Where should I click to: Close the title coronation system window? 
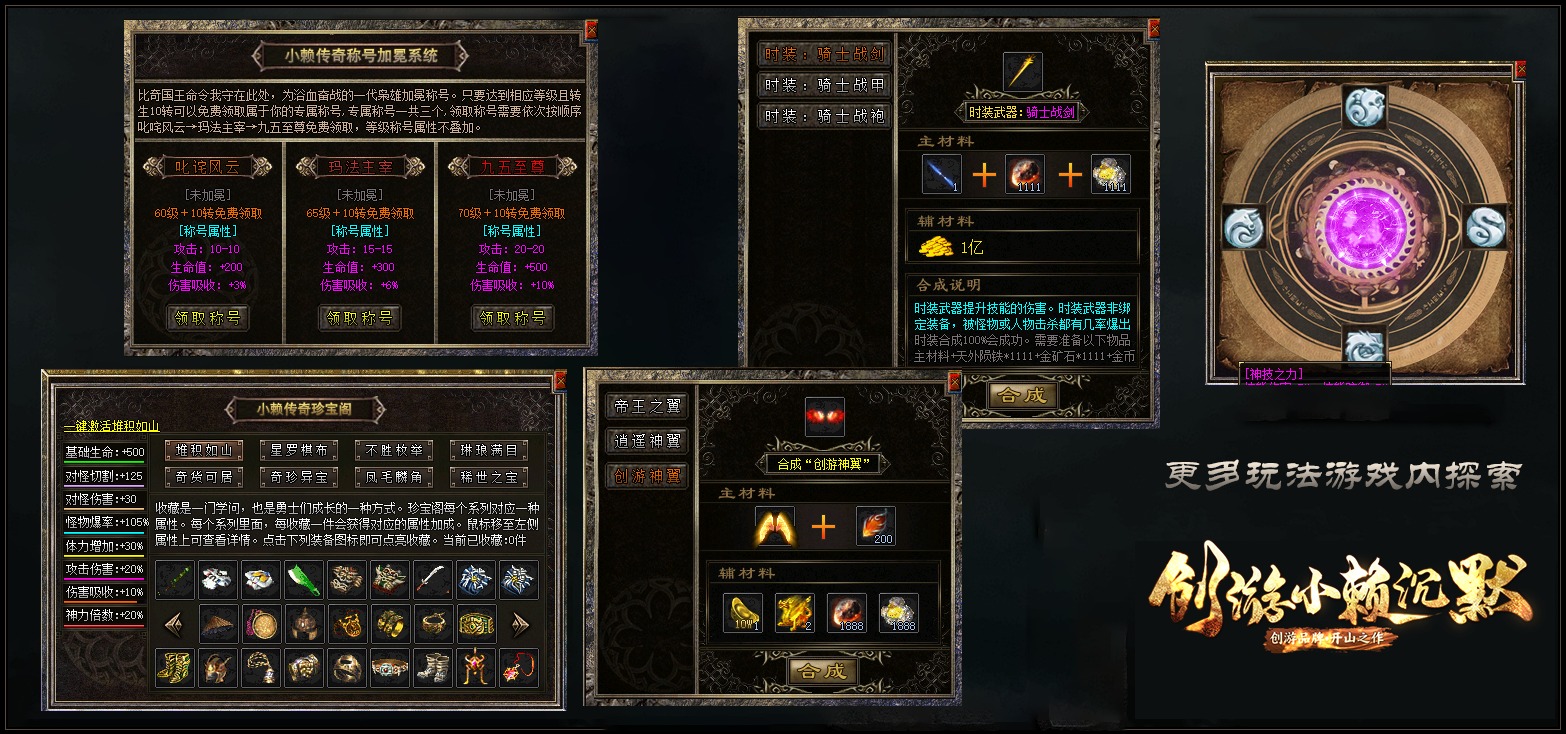[x=591, y=30]
